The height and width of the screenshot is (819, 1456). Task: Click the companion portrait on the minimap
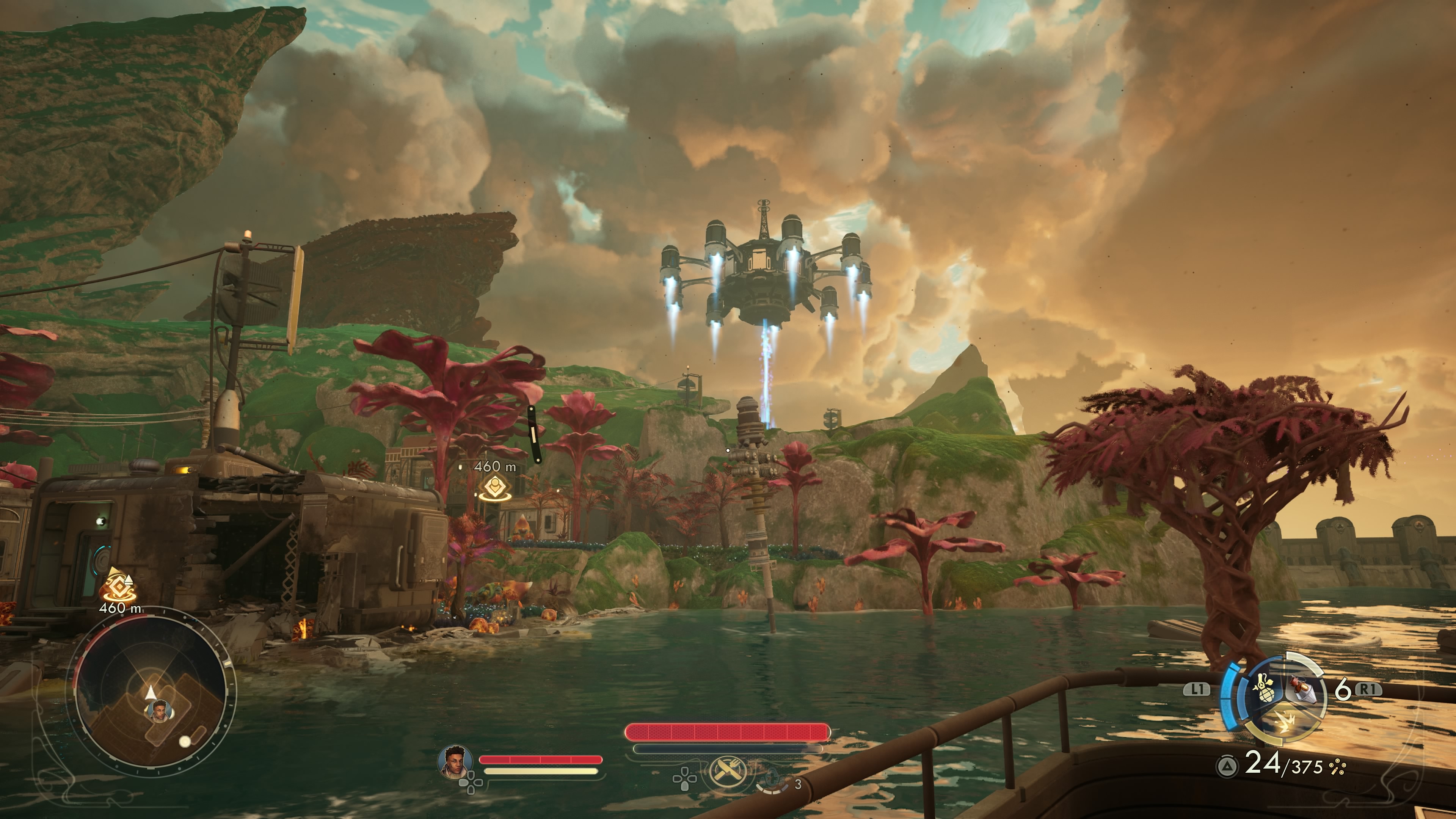(160, 711)
